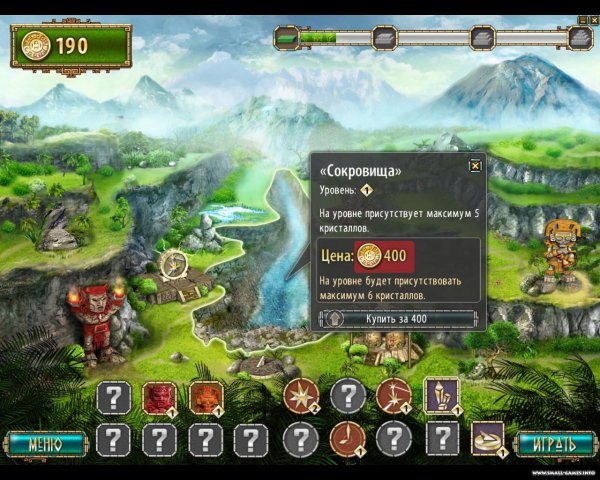Select the round clock upgrade icon
The width and height of the screenshot is (600, 480).
click(x=346, y=439)
